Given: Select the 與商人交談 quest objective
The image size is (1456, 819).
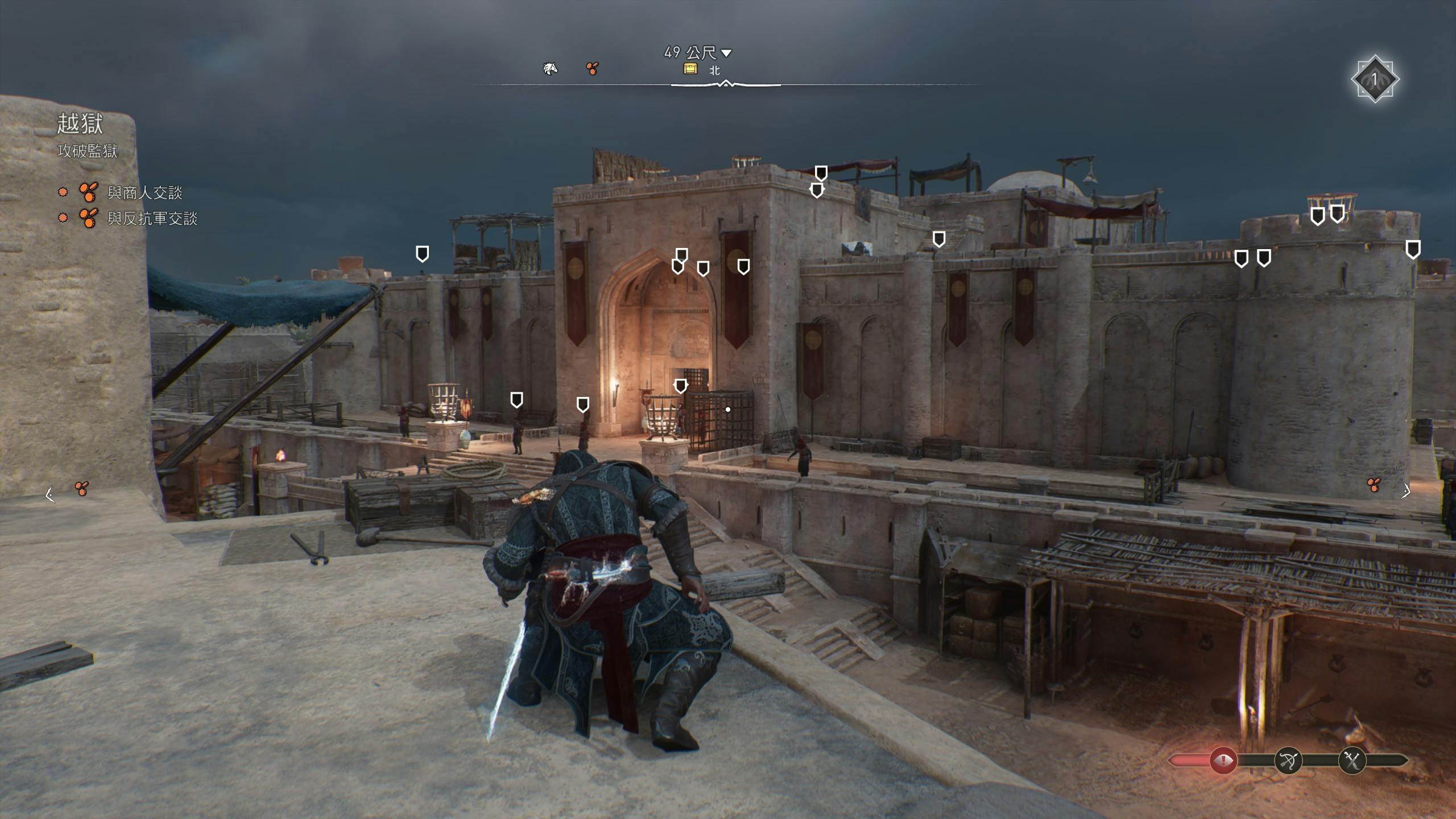Looking at the screenshot, I should 144,193.
